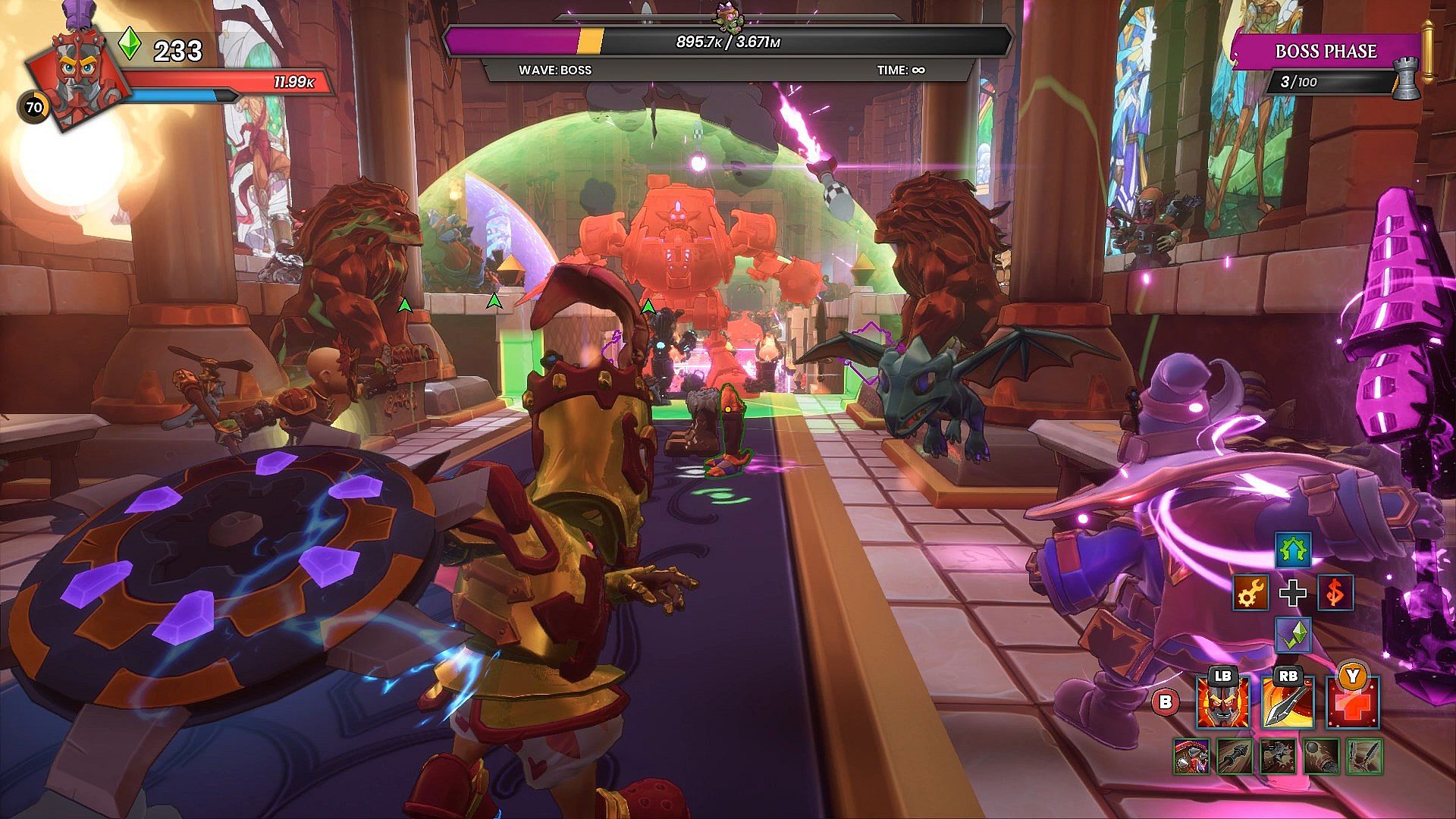Choose the spiked bolt ballista defense slot
The height and width of the screenshot is (819, 1456).
click(1234, 757)
